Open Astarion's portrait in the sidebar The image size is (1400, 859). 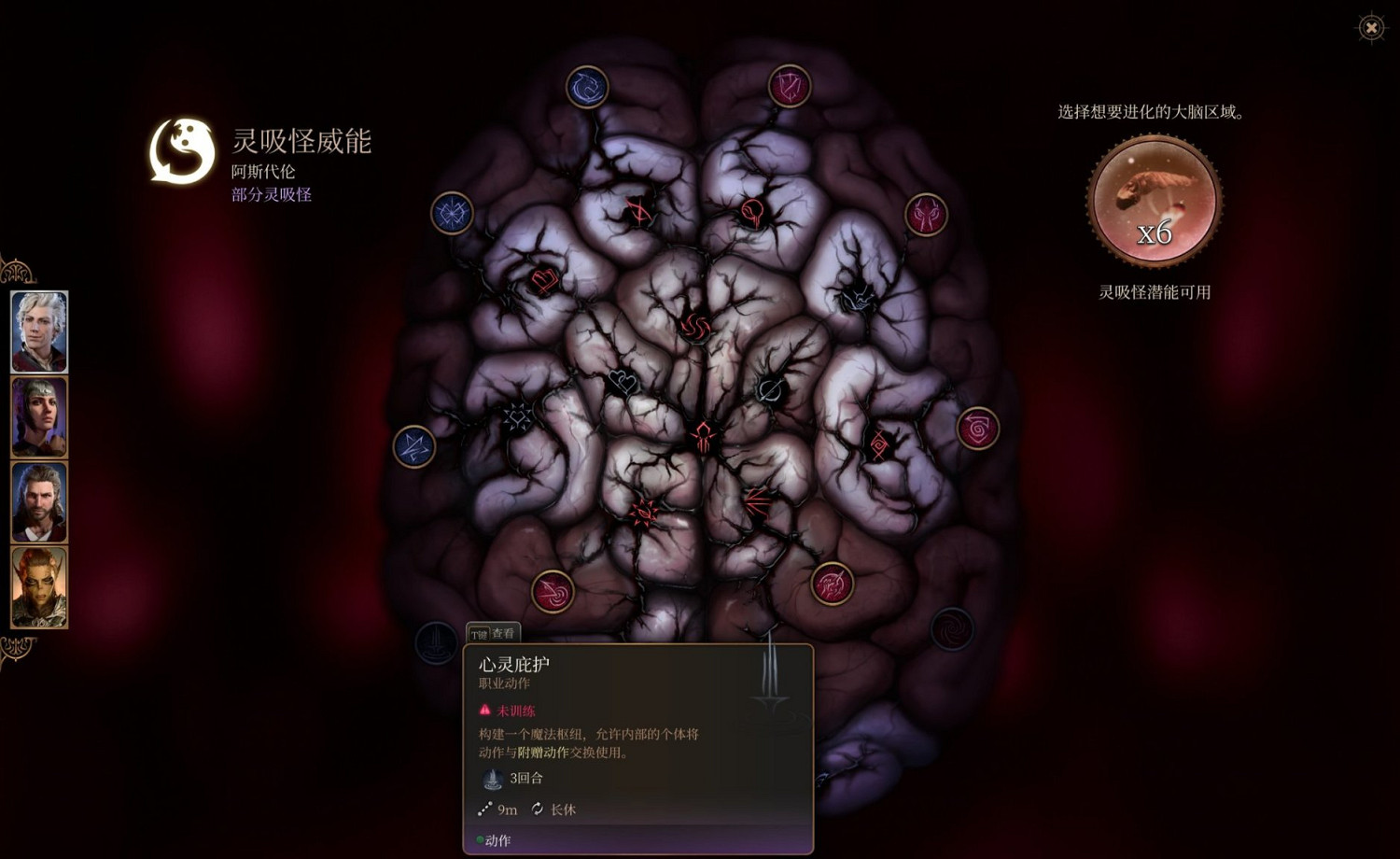38,330
